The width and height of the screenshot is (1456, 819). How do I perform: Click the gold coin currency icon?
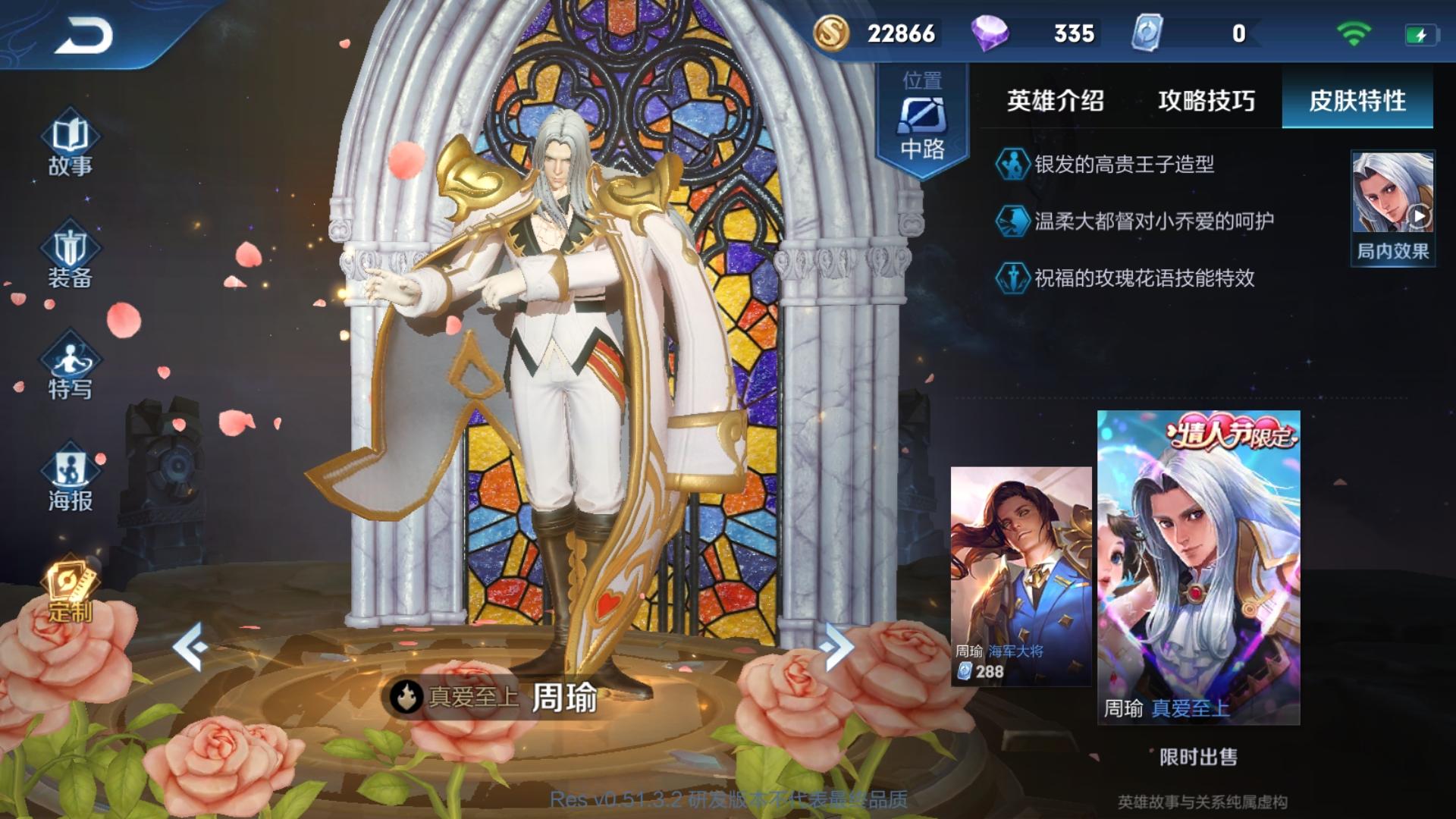(x=831, y=33)
